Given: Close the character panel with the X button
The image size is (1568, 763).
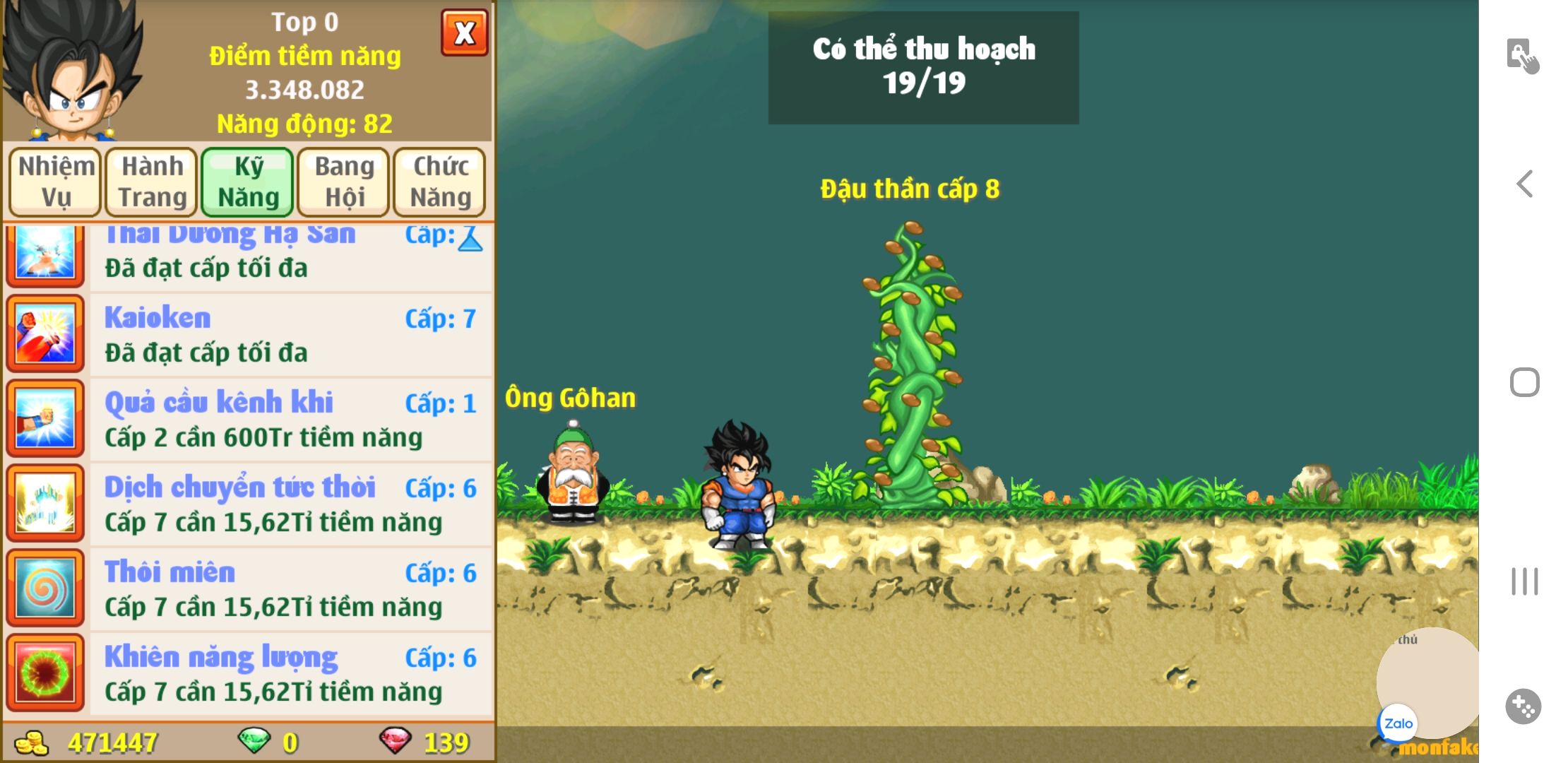Looking at the screenshot, I should tap(464, 32).
